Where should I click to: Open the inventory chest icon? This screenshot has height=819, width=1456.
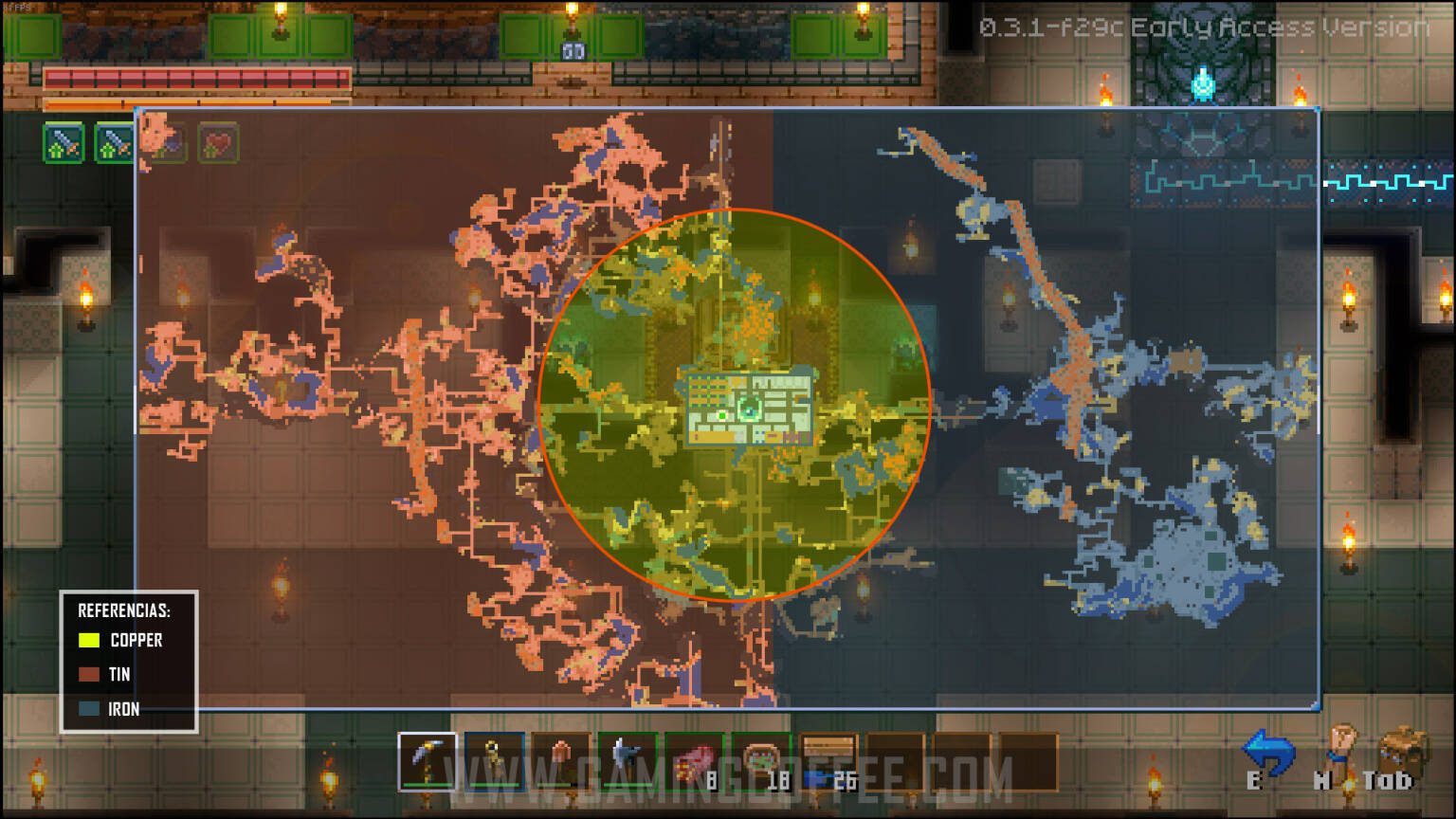pos(1402,749)
